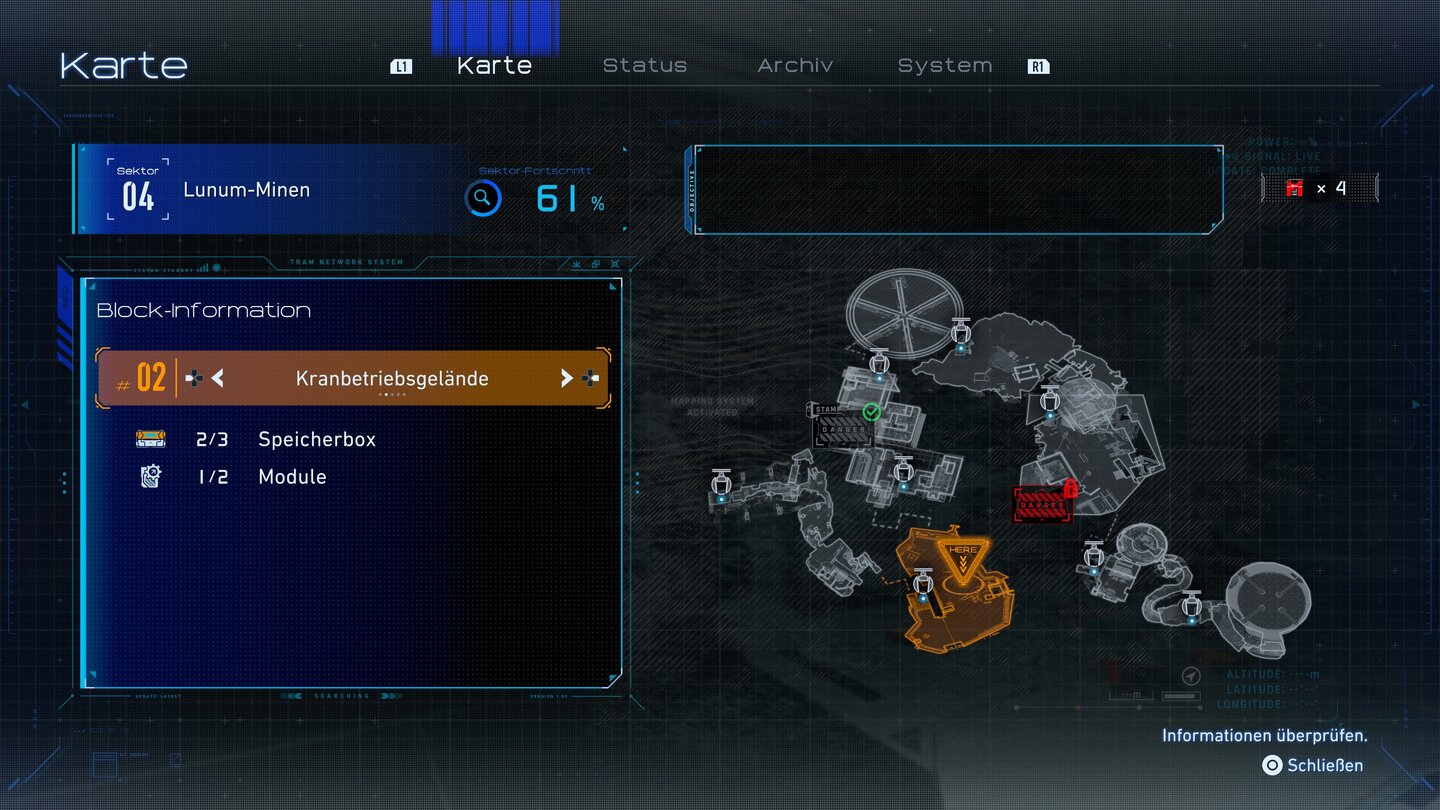
Task: Click the sector progress magnifier icon
Action: [483, 198]
